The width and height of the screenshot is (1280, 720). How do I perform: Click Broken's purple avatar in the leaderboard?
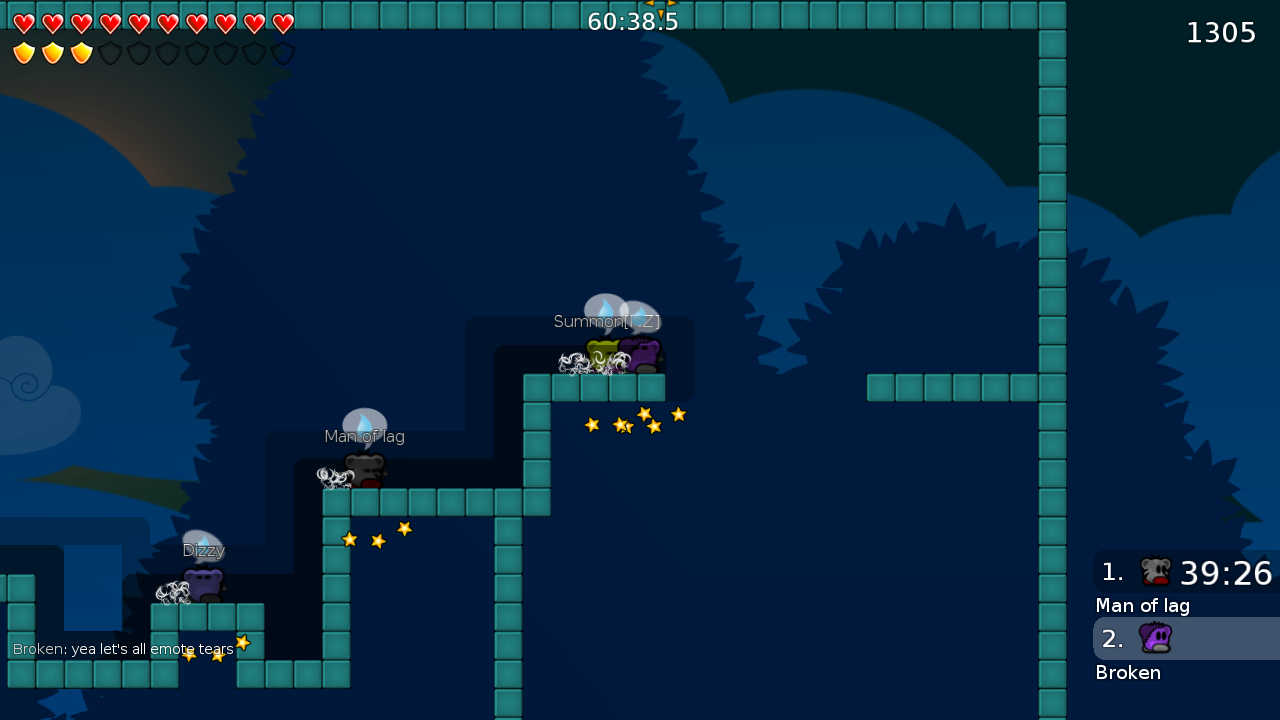1155,638
